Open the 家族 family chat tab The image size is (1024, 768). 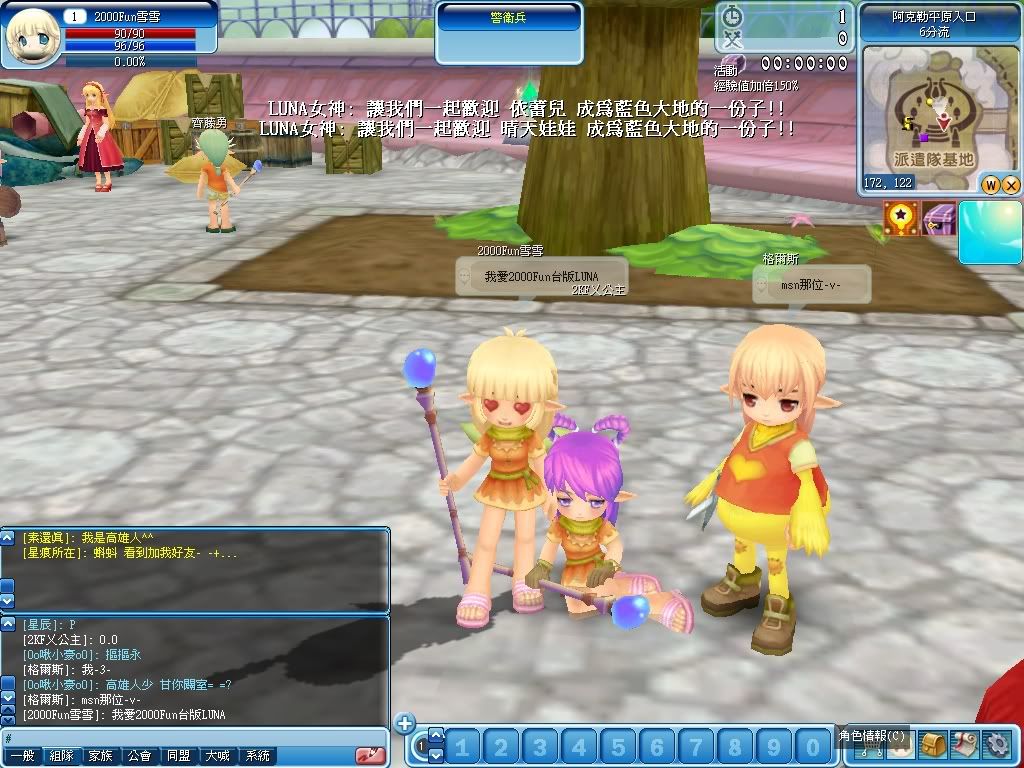[101, 757]
